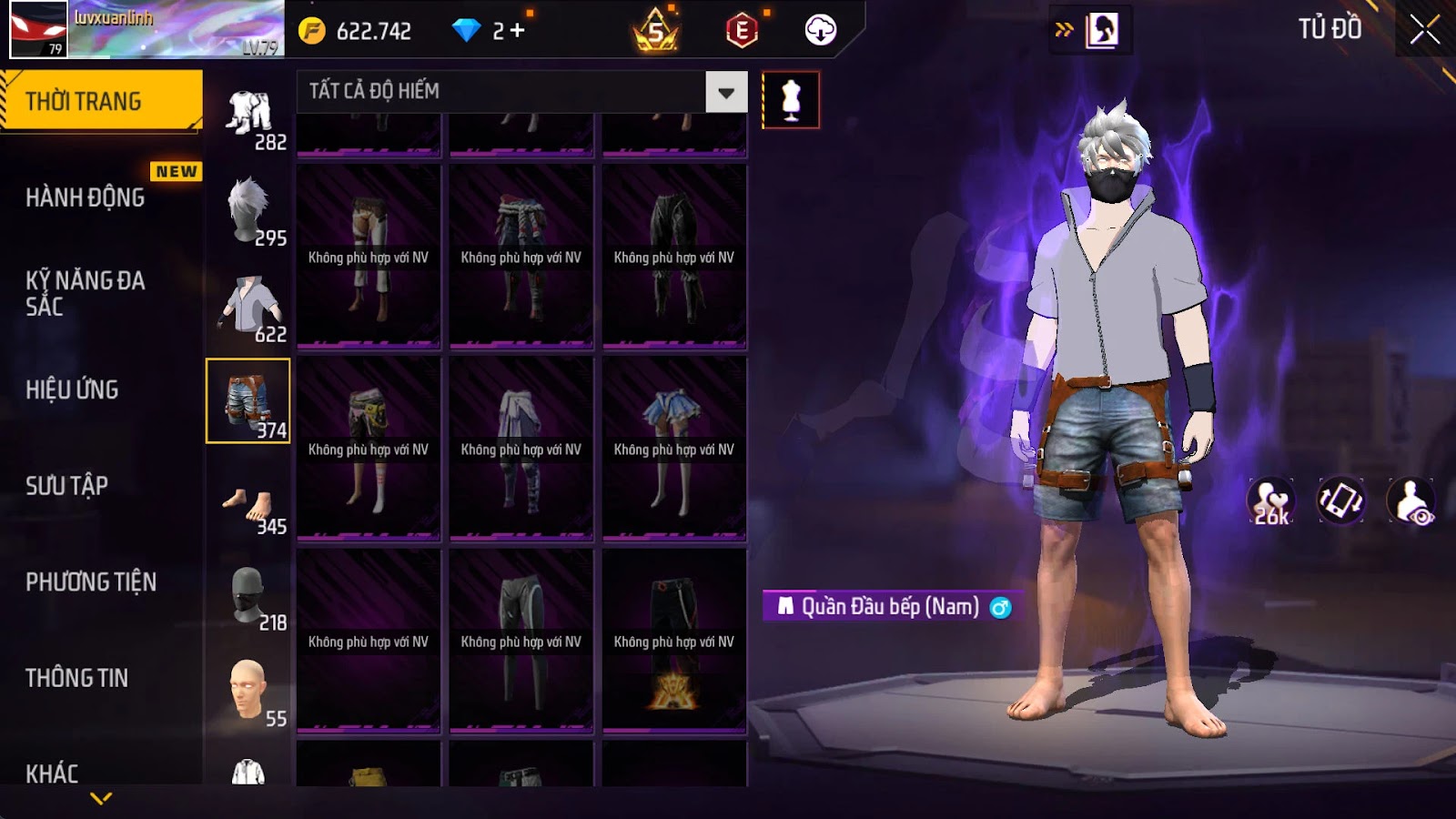Choose the Phương Tiện category
The width and height of the screenshot is (1456, 819).
click(x=91, y=581)
